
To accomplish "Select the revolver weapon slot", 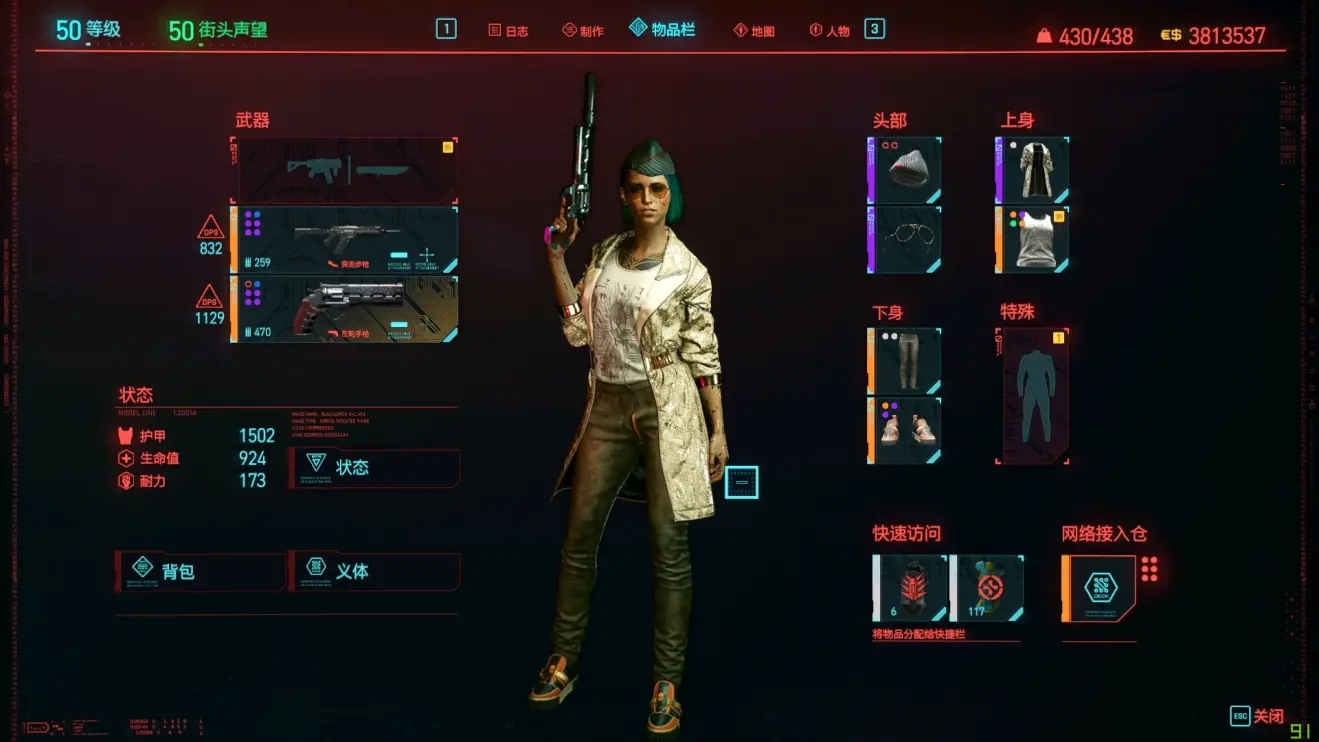I will click(345, 309).
